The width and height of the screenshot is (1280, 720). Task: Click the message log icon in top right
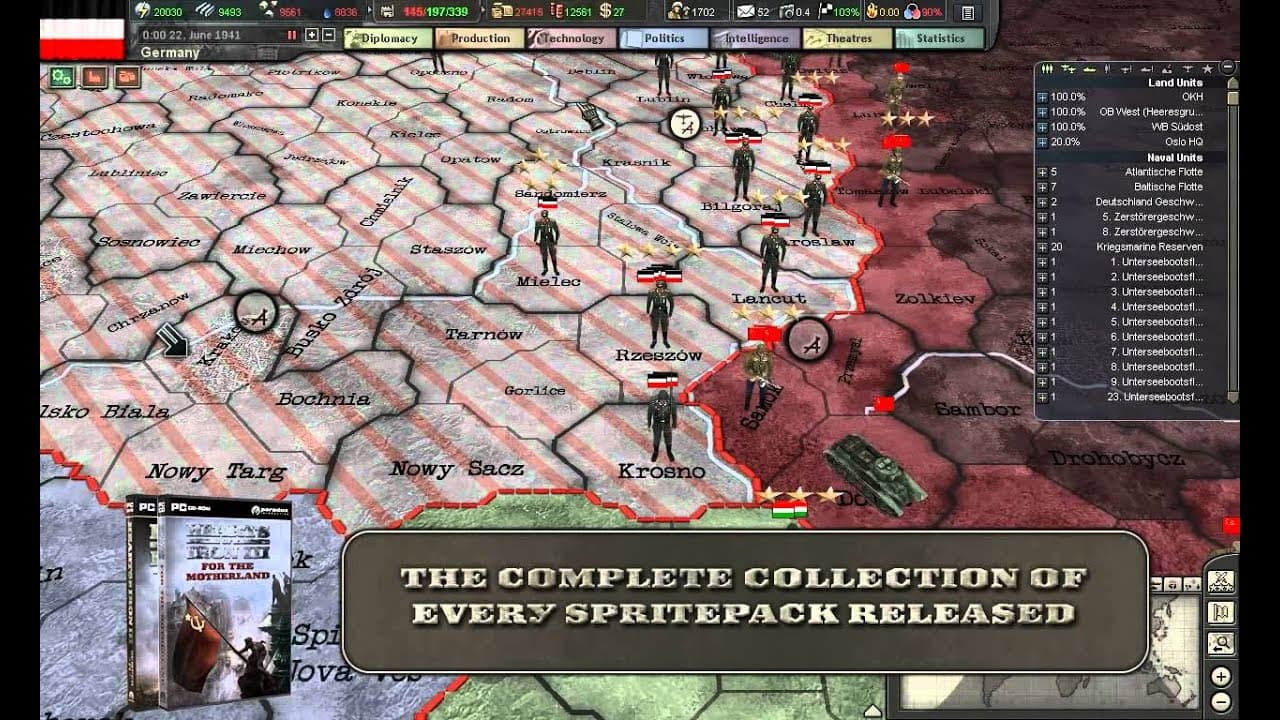(968, 13)
